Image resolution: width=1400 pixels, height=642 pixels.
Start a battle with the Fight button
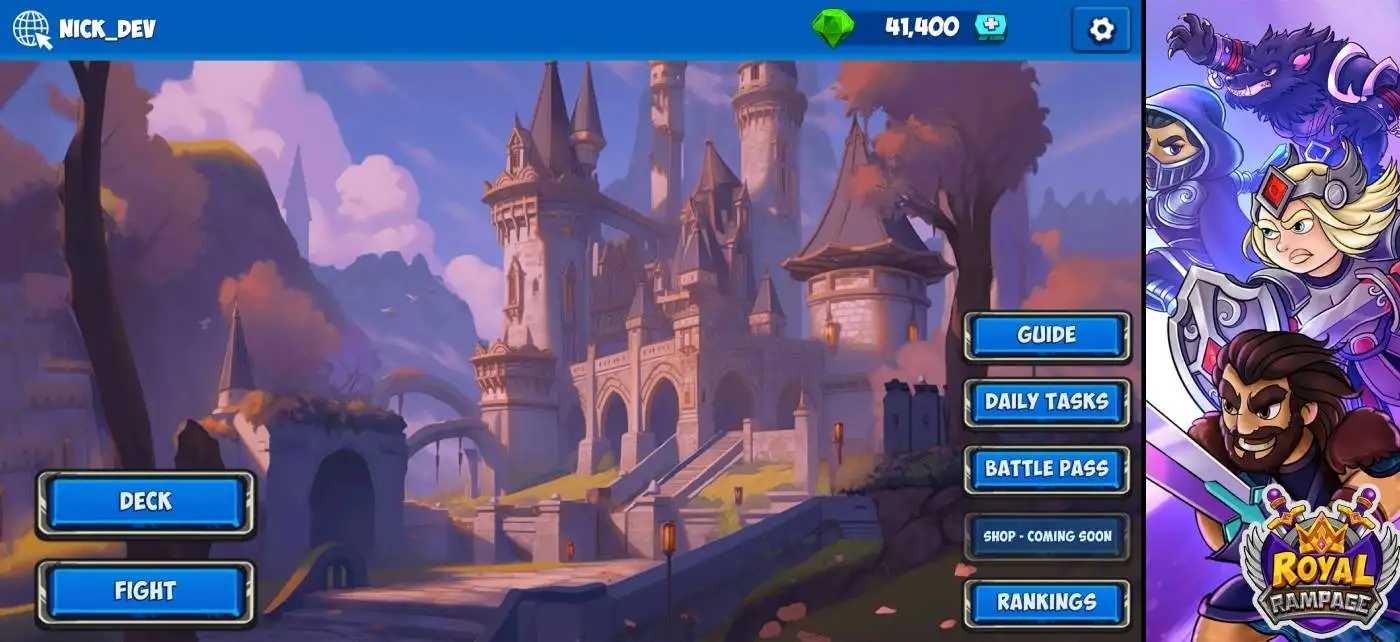(145, 591)
